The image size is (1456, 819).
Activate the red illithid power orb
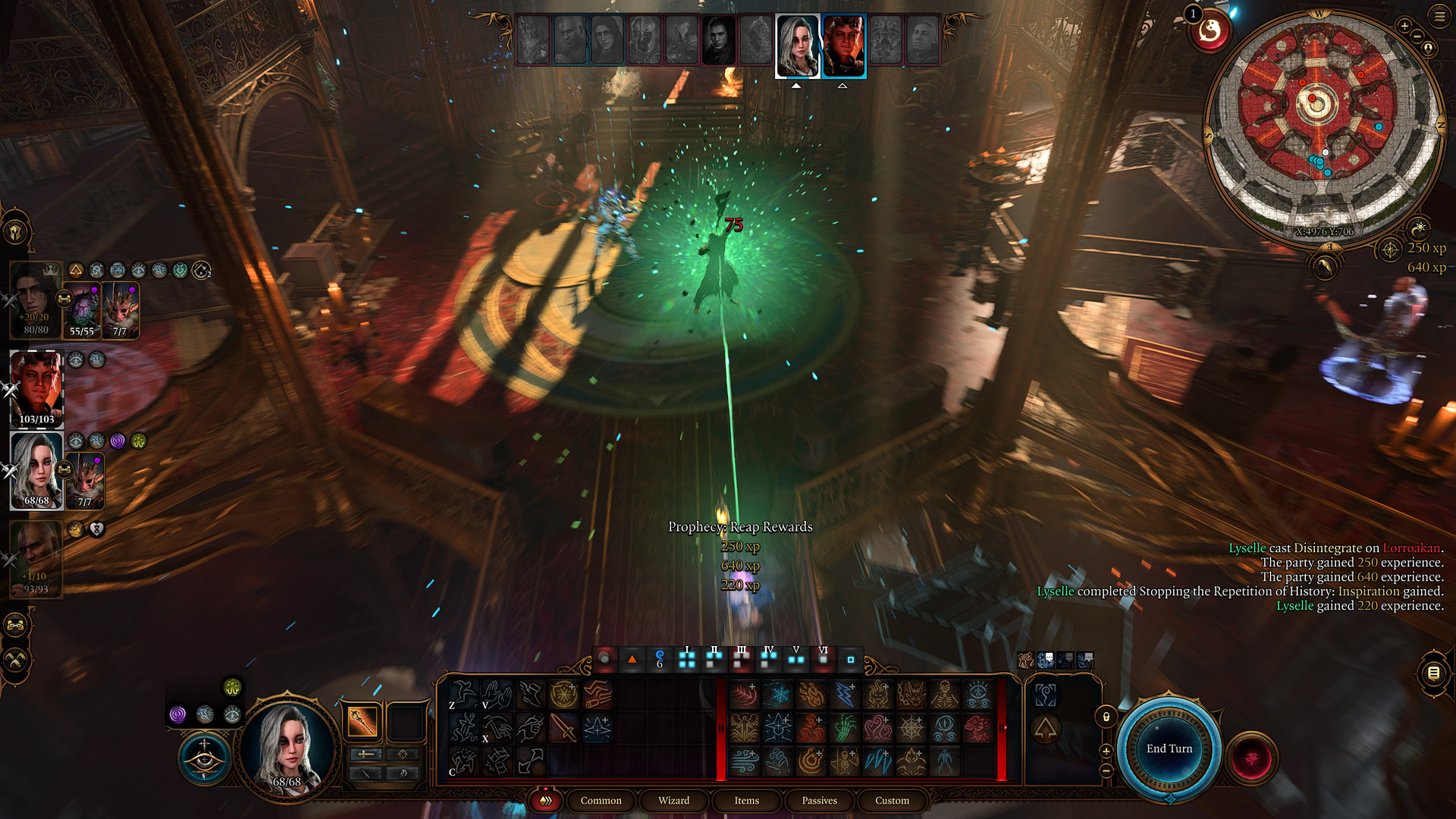[1251, 757]
